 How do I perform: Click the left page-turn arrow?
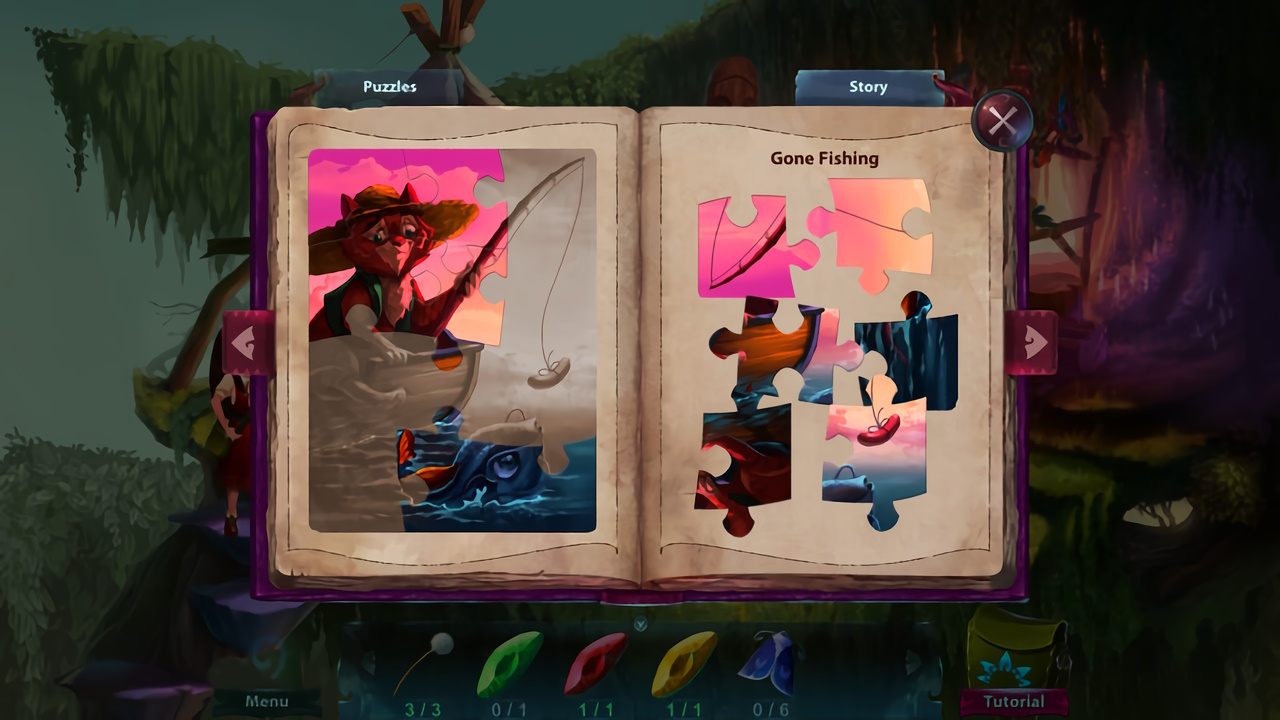click(245, 340)
